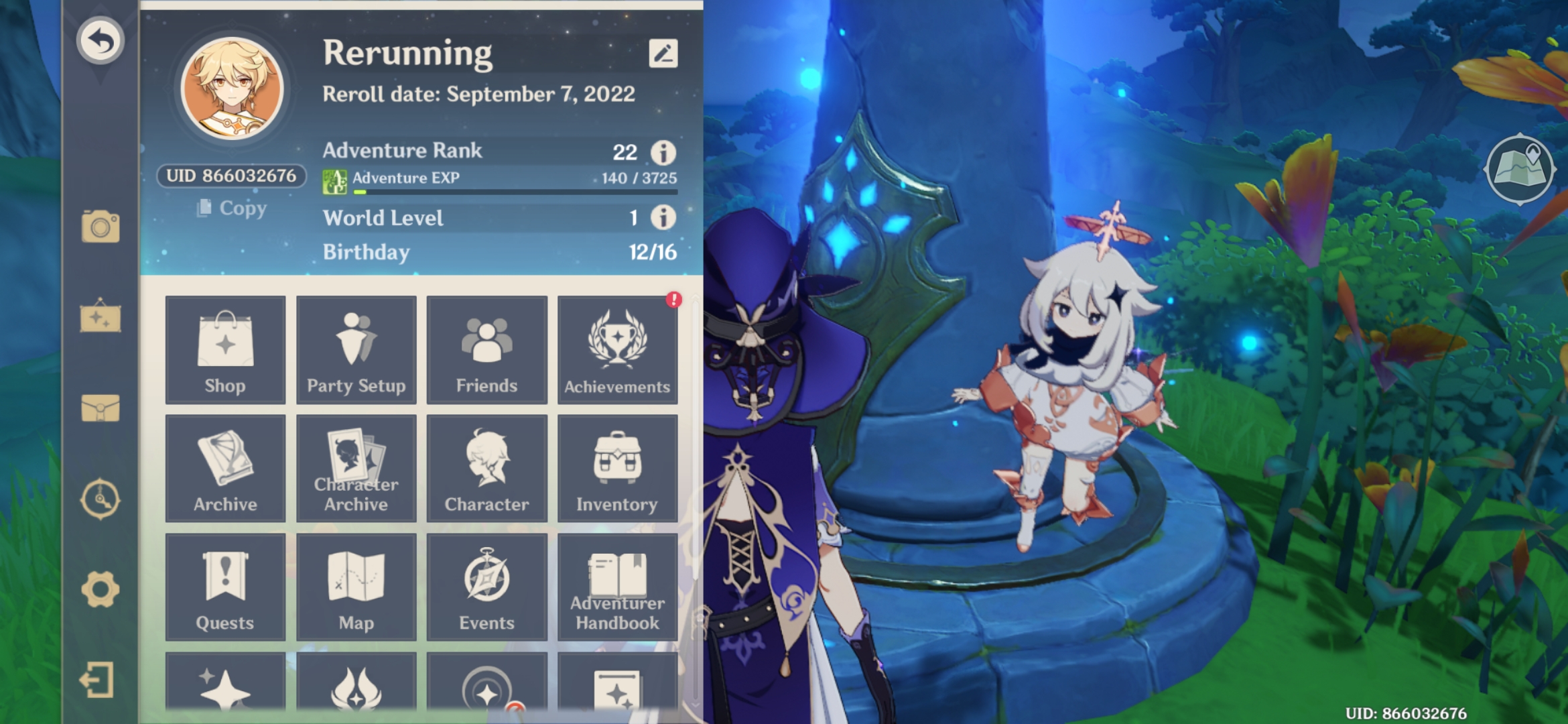
Task: View the Friends list
Action: pos(486,350)
